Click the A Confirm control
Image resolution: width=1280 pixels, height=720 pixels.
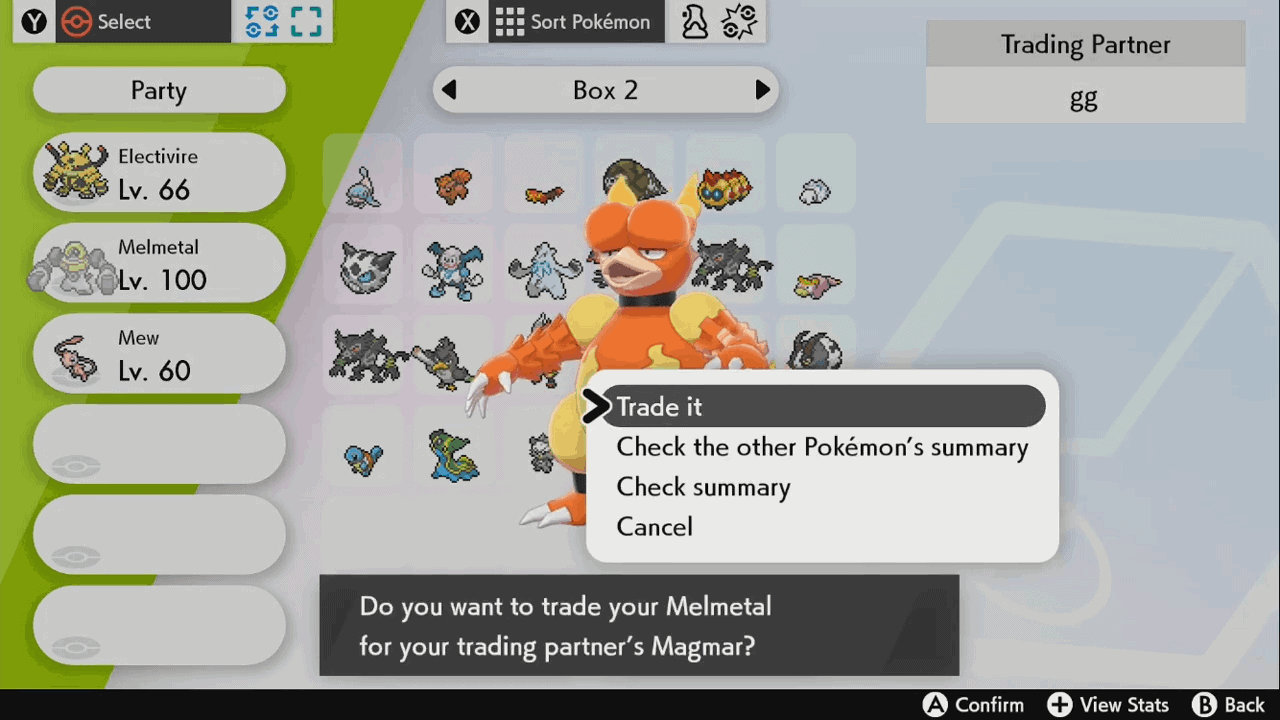(973, 705)
